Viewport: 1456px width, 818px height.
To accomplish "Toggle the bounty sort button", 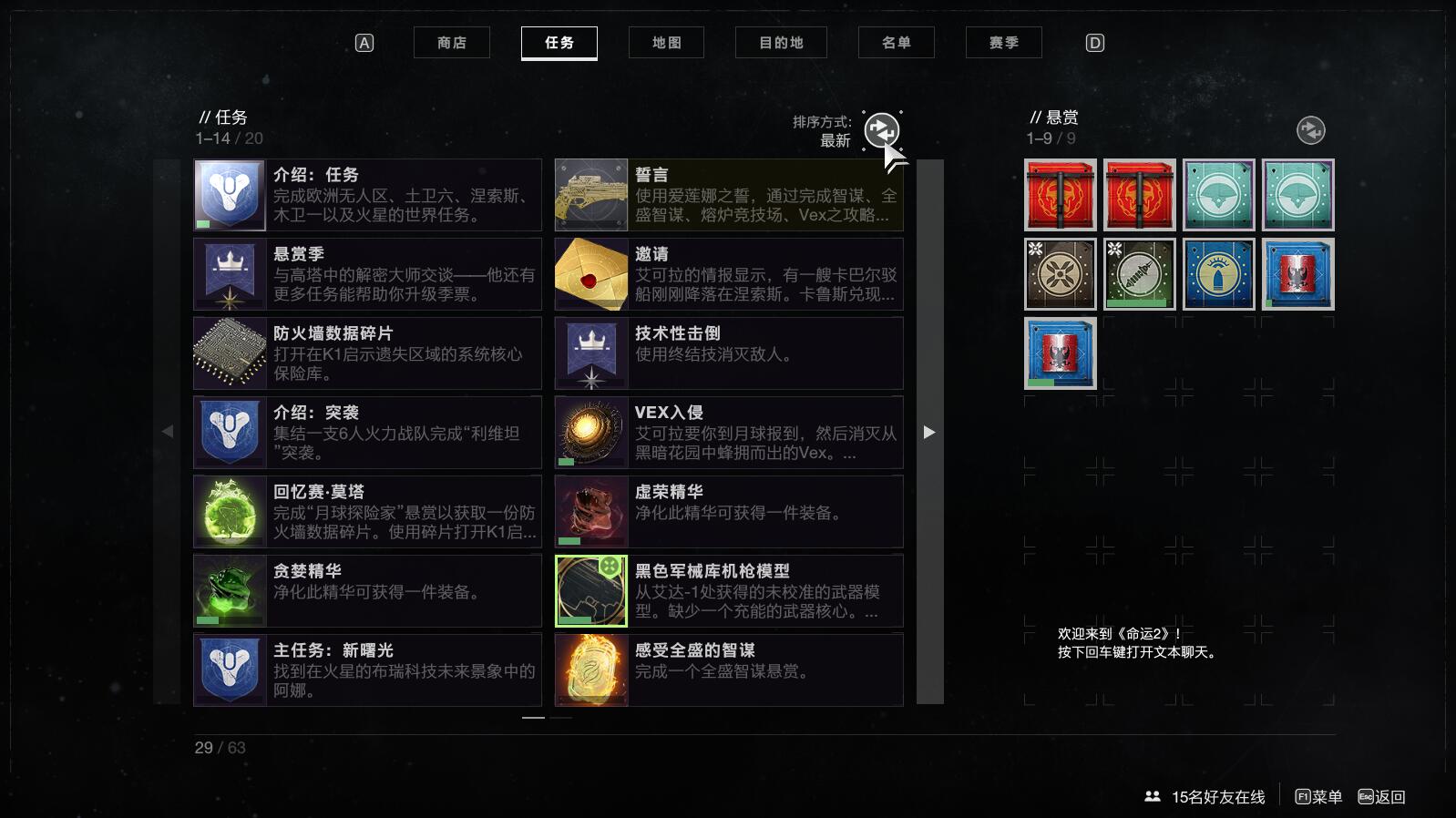I will [x=1310, y=130].
